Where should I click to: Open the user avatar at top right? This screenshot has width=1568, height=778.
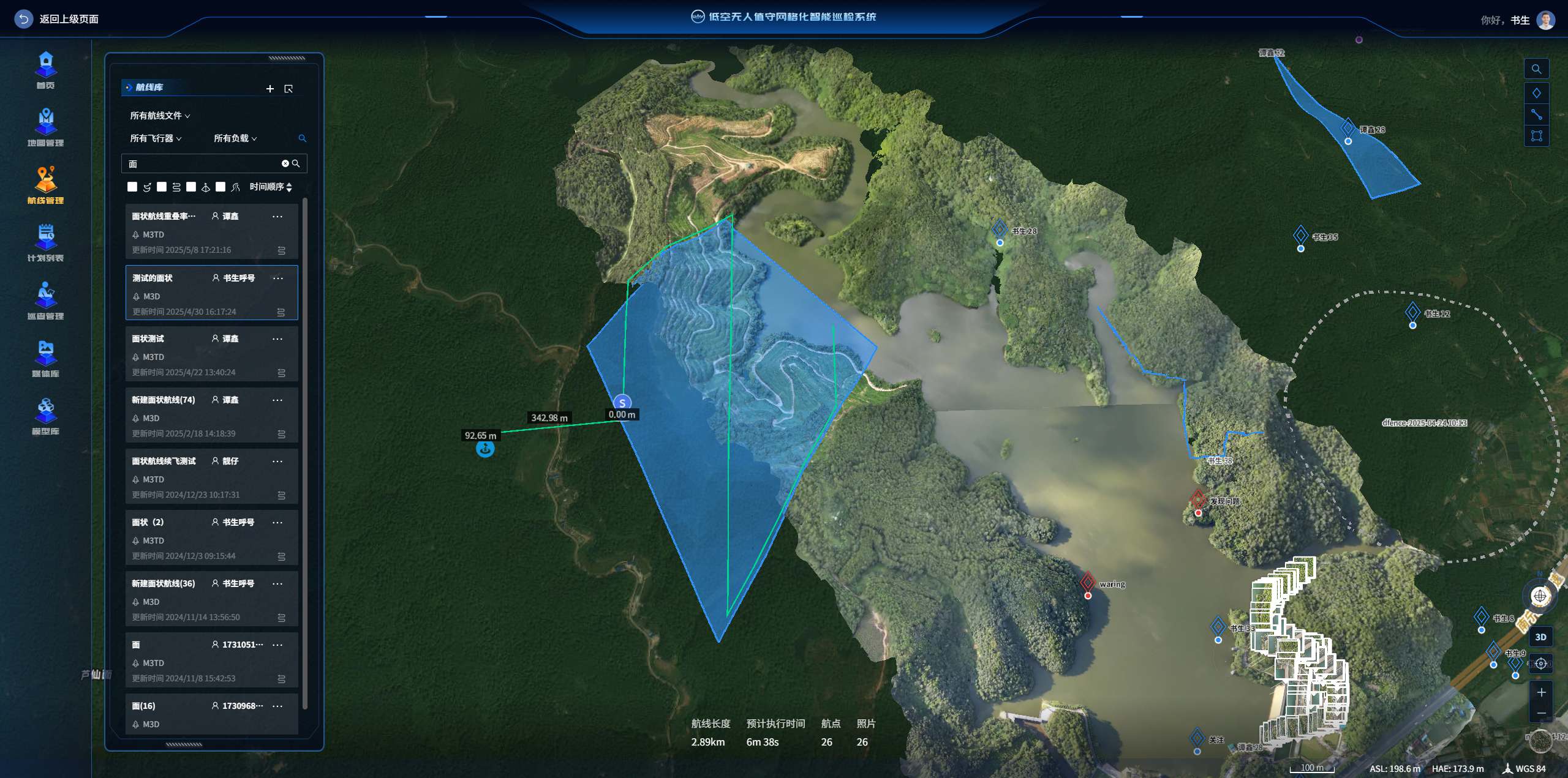click(1546, 20)
